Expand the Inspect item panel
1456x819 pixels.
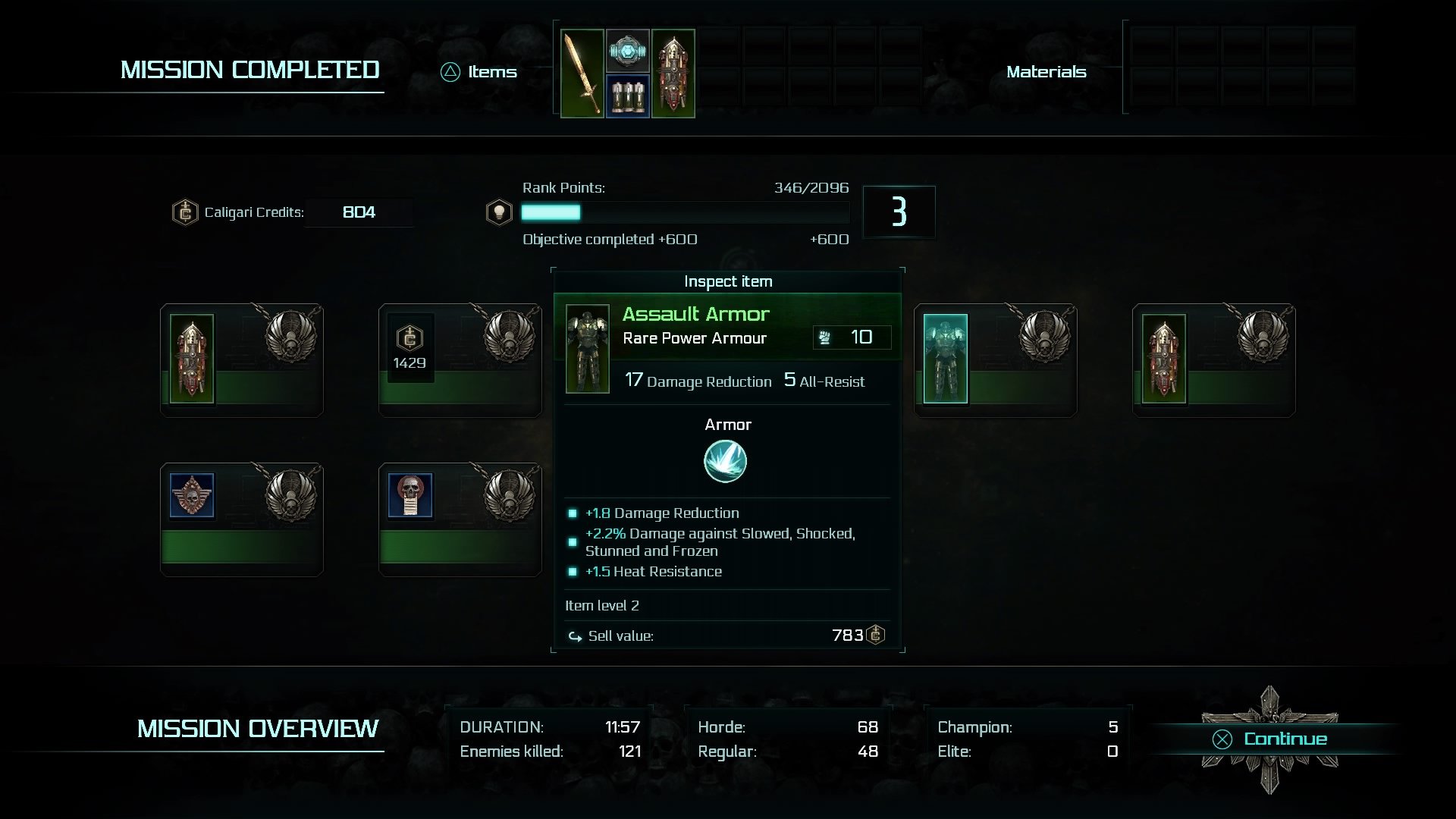click(x=726, y=281)
